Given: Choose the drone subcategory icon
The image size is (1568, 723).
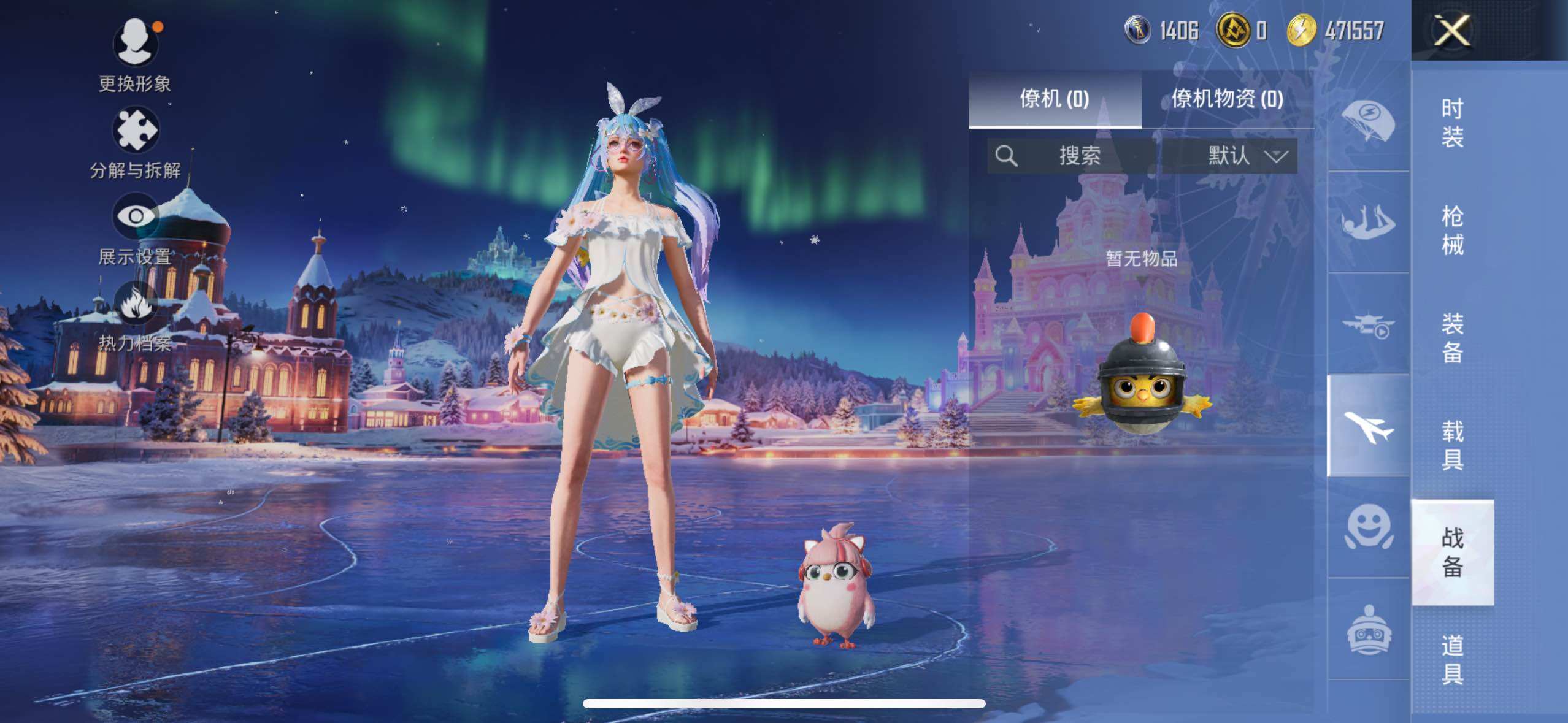Looking at the screenshot, I should 1368,324.
